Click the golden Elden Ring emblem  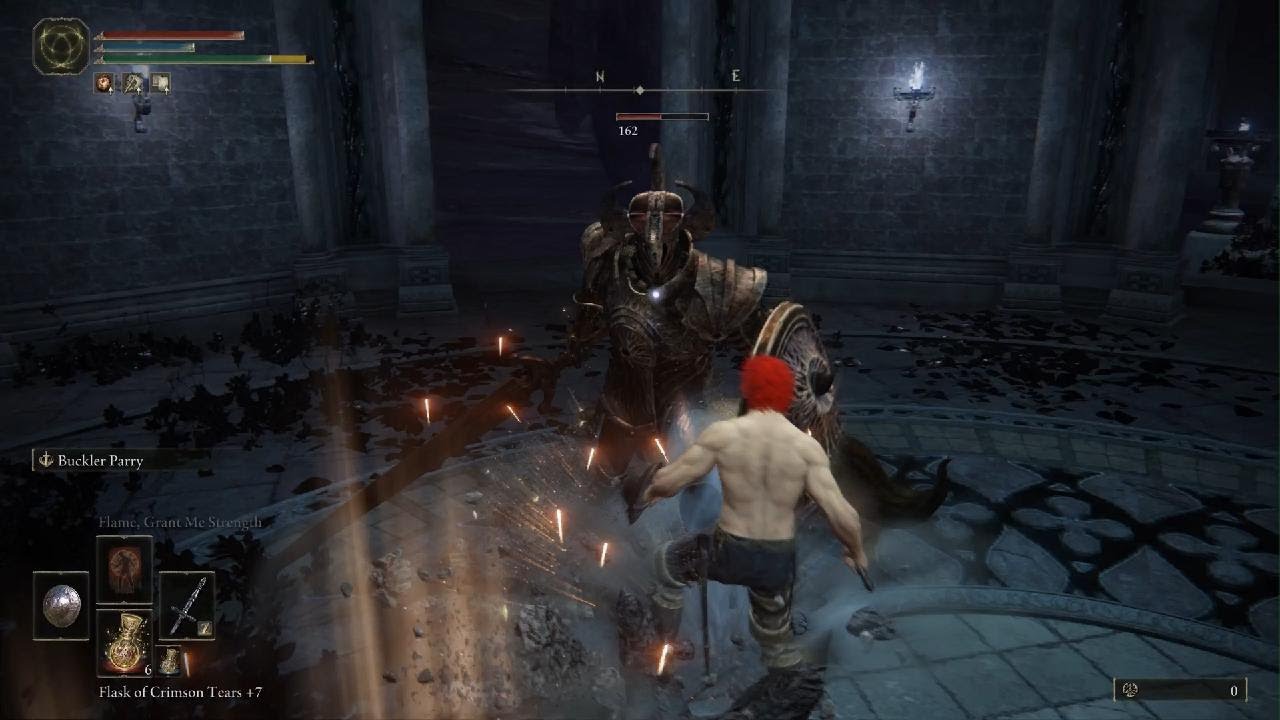[61, 46]
